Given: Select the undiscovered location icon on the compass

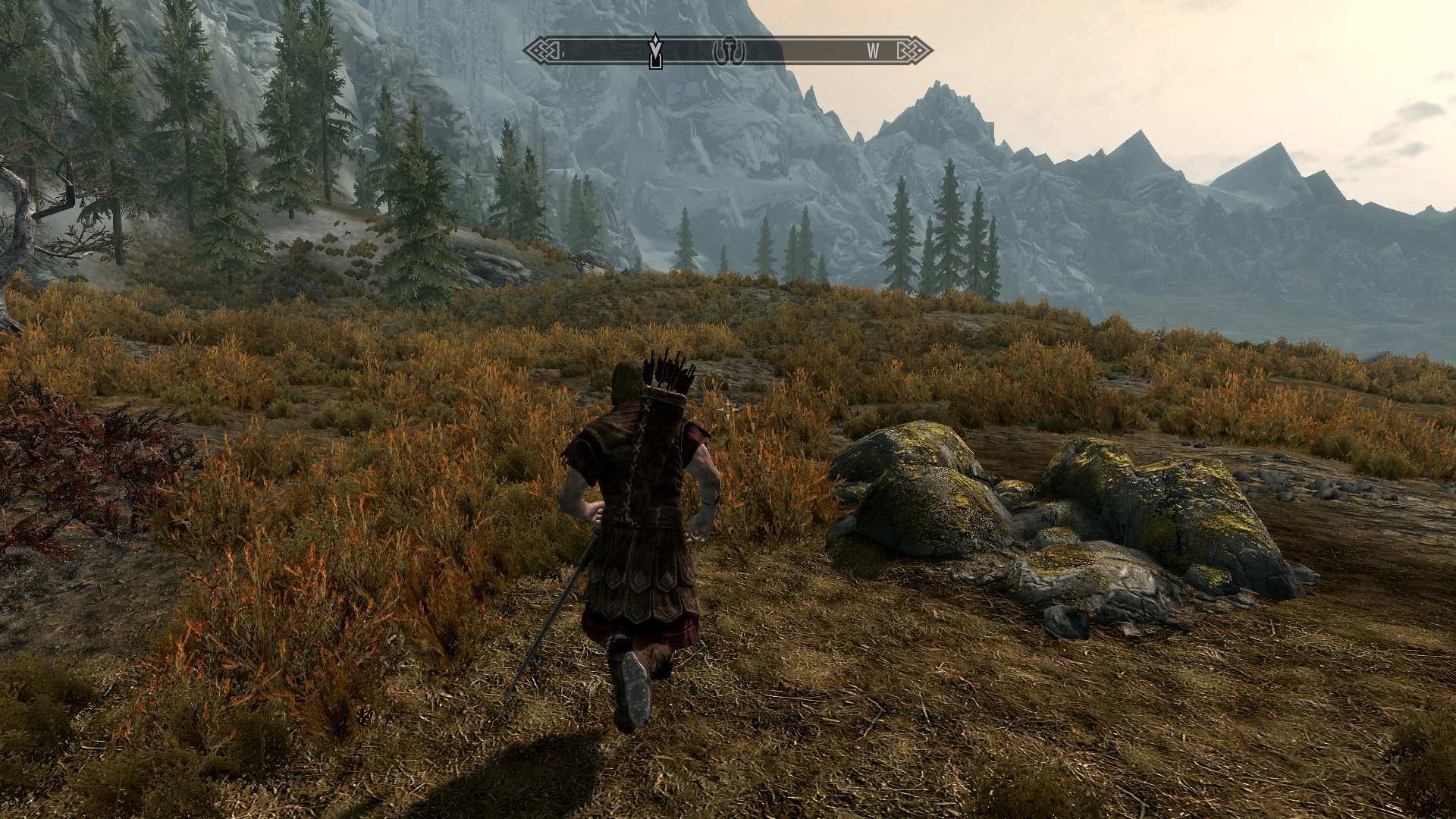Looking at the screenshot, I should [730, 51].
